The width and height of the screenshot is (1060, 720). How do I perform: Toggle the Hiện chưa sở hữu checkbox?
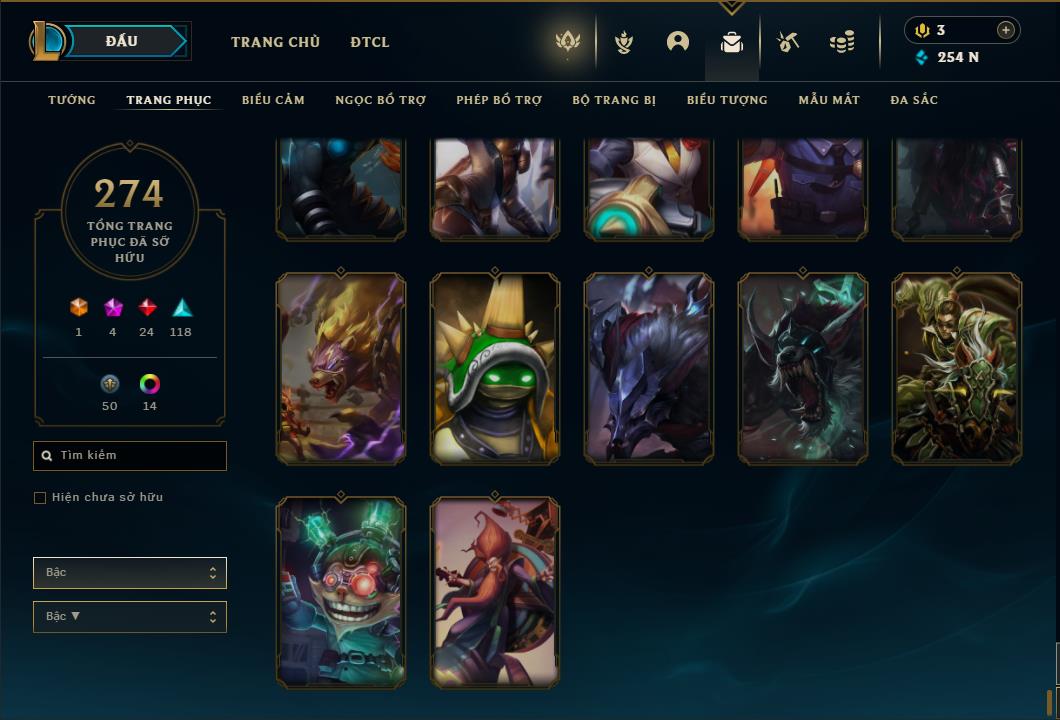(x=40, y=498)
